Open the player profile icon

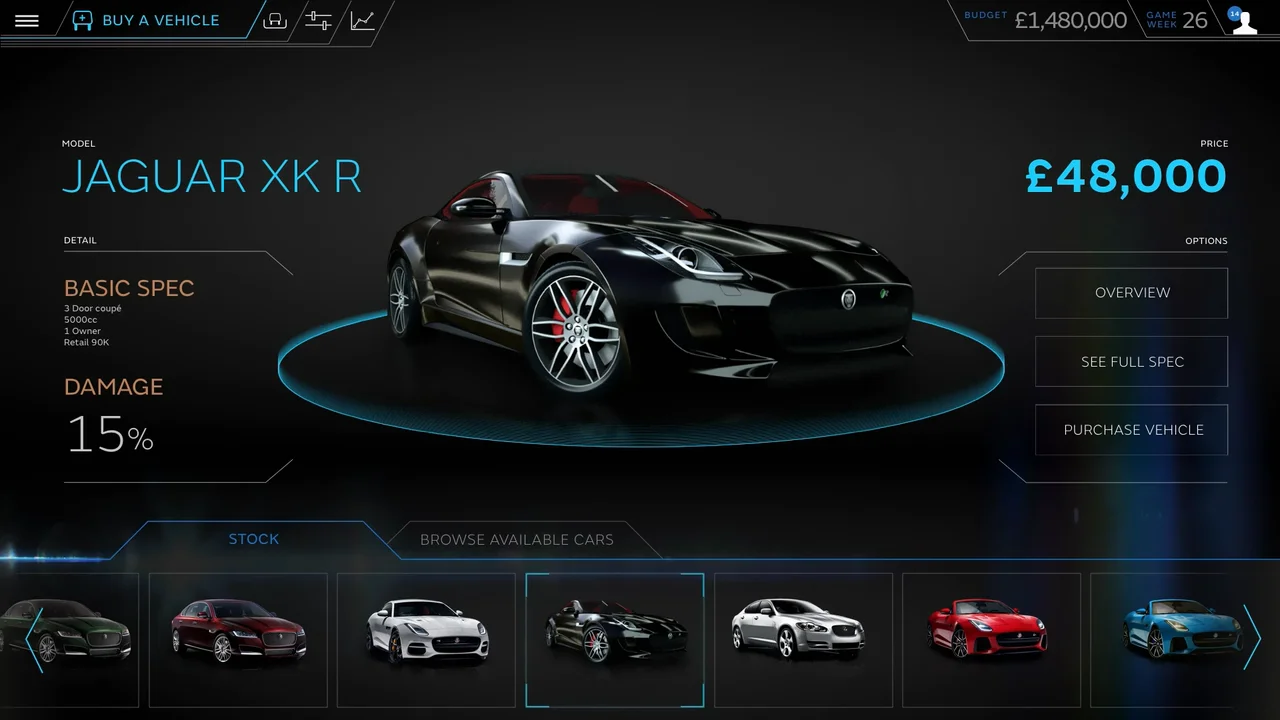(1243, 21)
